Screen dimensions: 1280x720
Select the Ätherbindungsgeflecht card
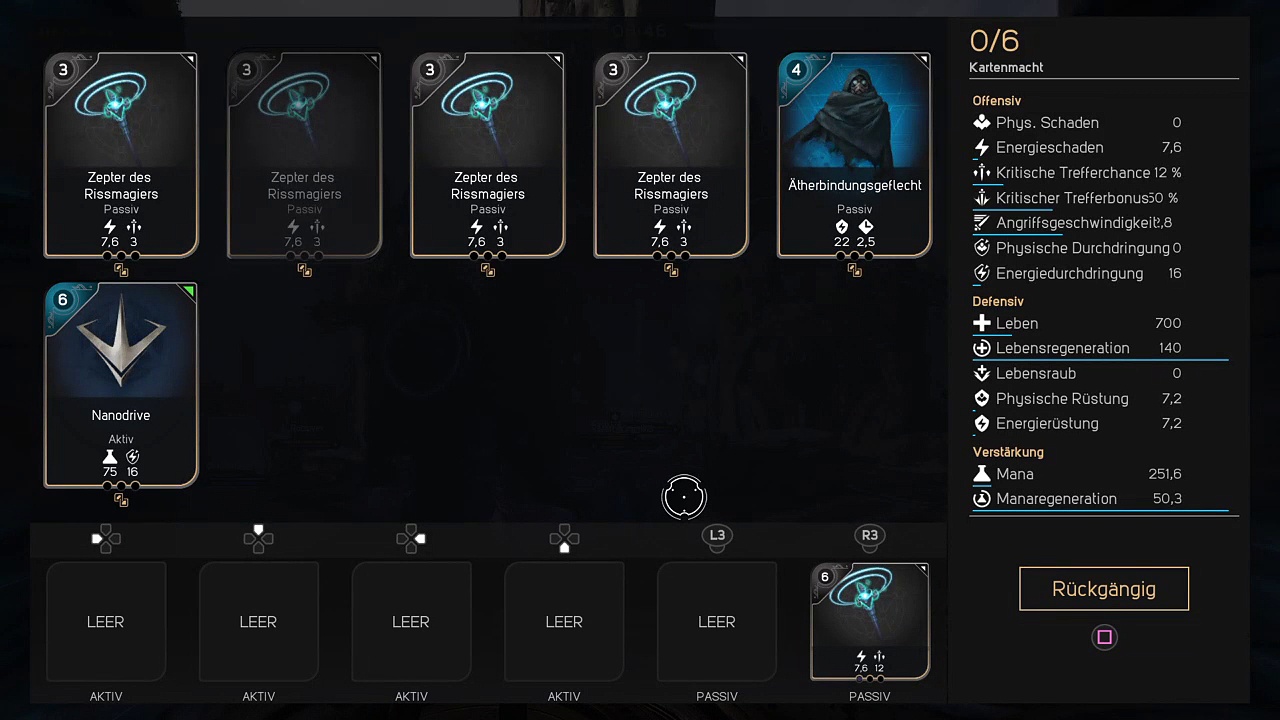click(854, 155)
